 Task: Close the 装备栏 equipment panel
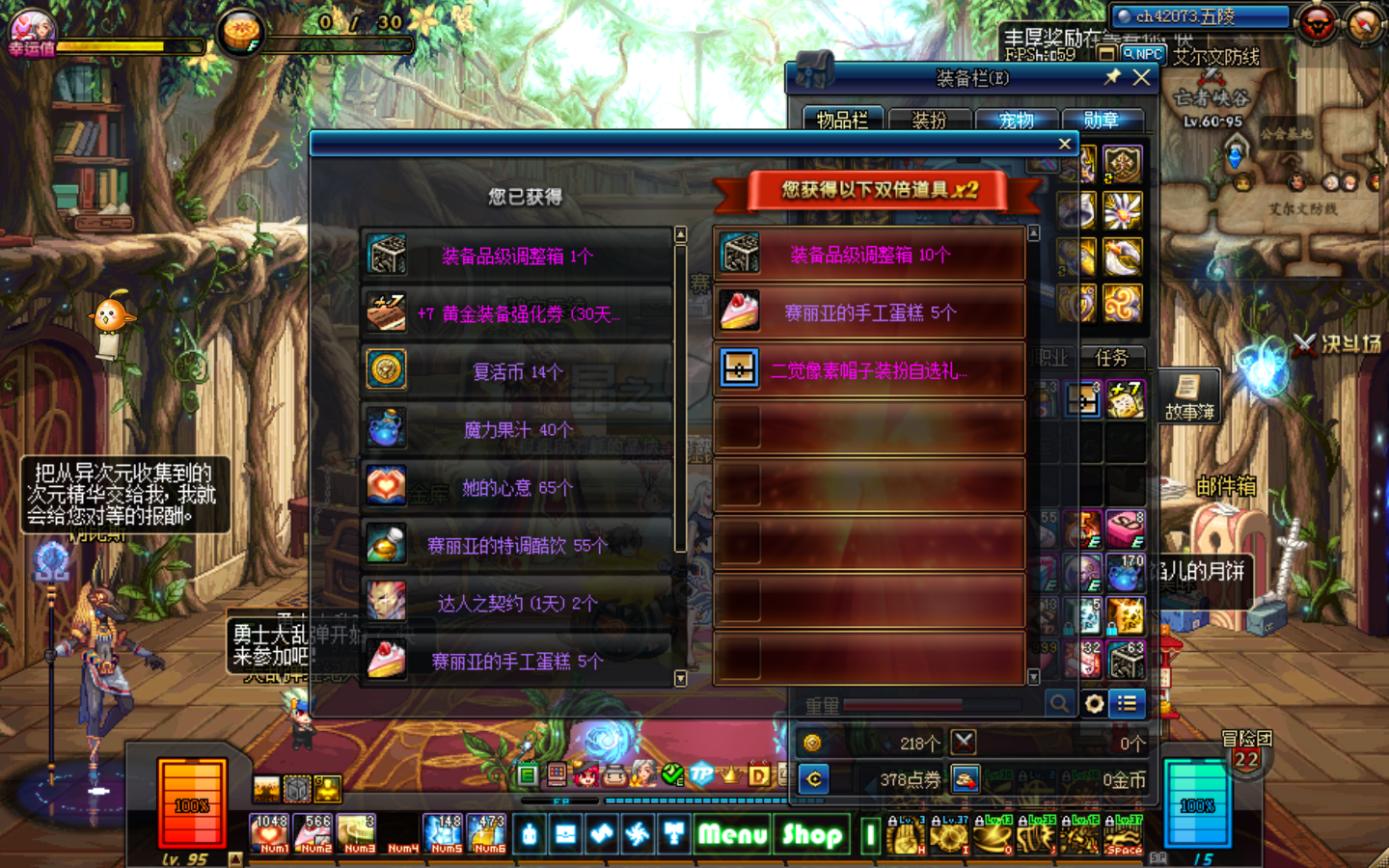[1142, 77]
